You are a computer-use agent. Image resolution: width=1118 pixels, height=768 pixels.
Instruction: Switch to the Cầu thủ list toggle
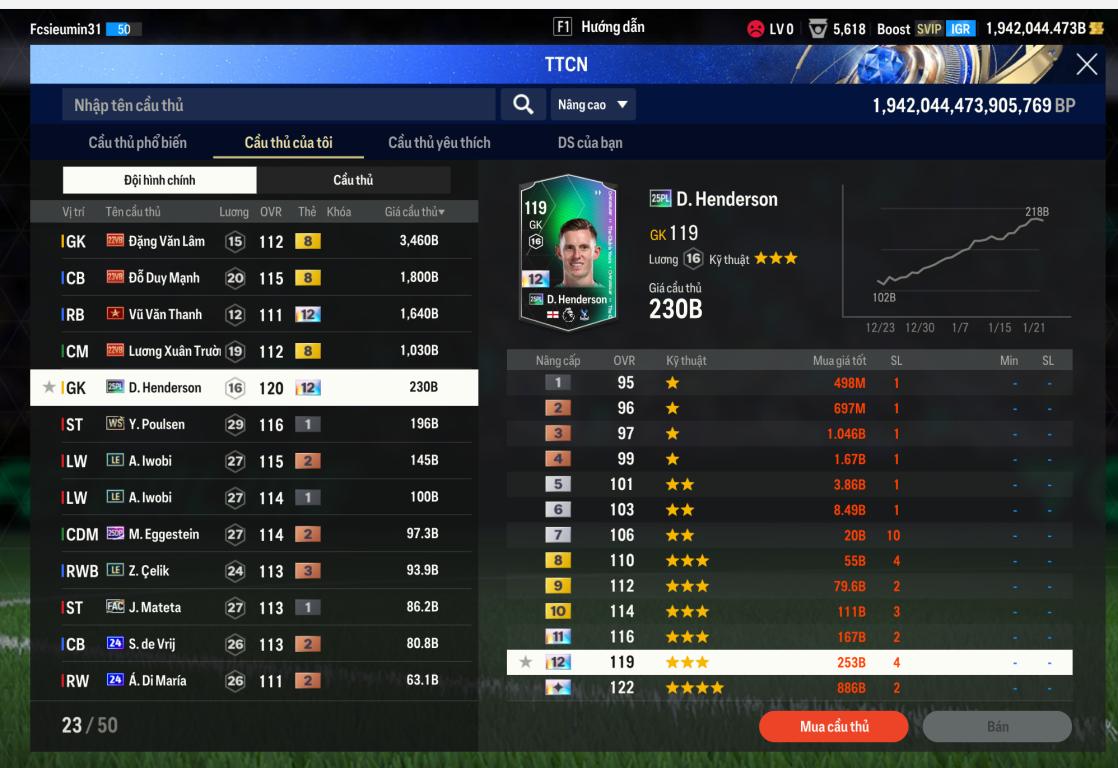pos(353,180)
